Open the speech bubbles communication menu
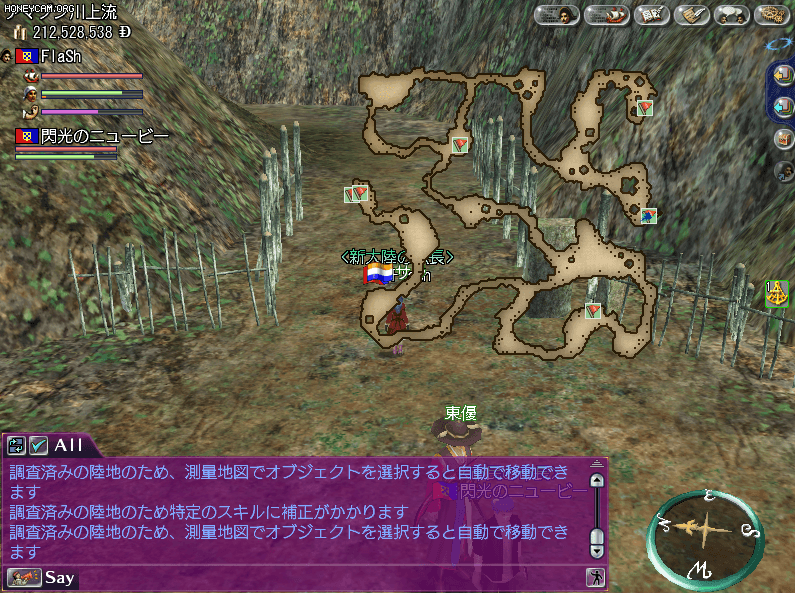The image size is (795, 593). click(733, 15)
